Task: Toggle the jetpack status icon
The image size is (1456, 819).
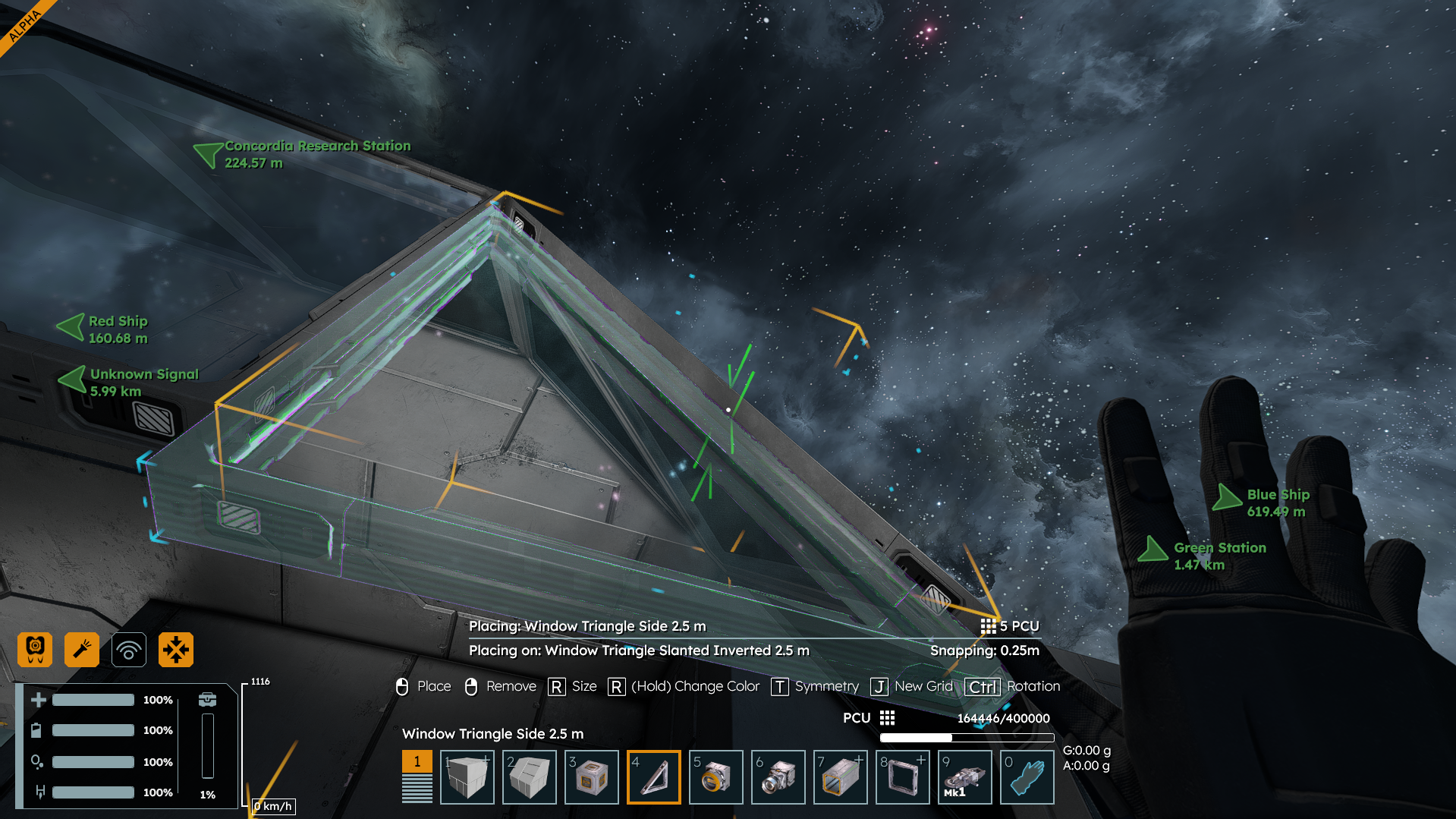Action: coord(35,650)
